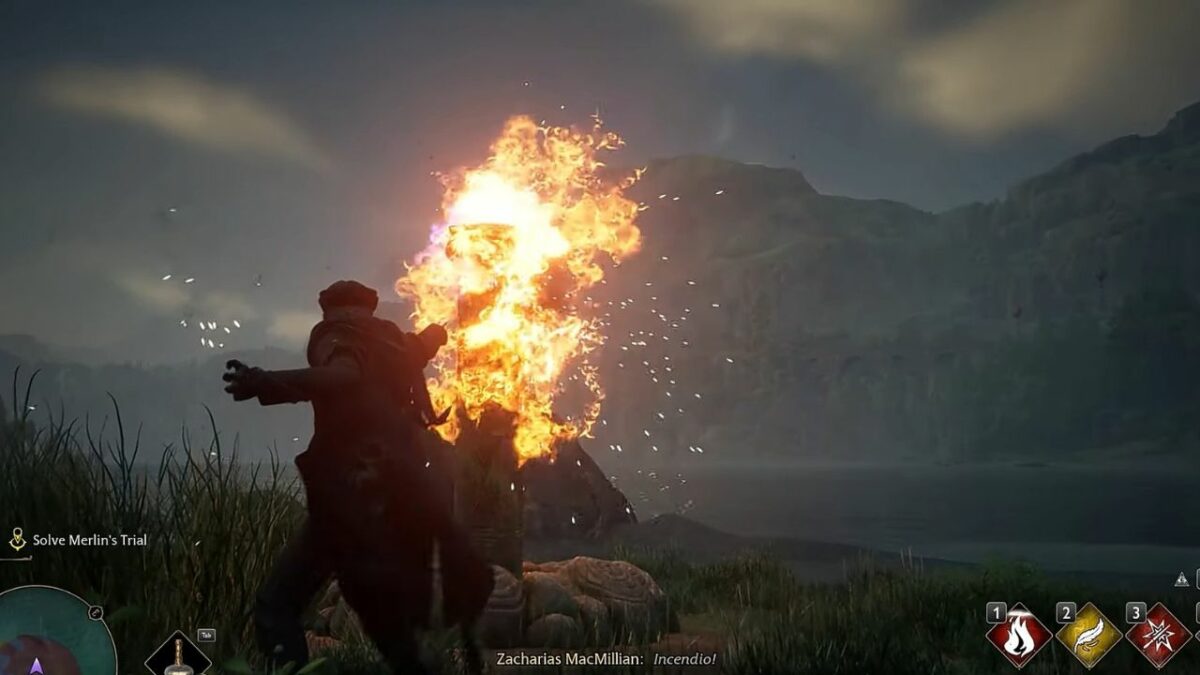Cast the Incendio flame spell slot

1019,635
